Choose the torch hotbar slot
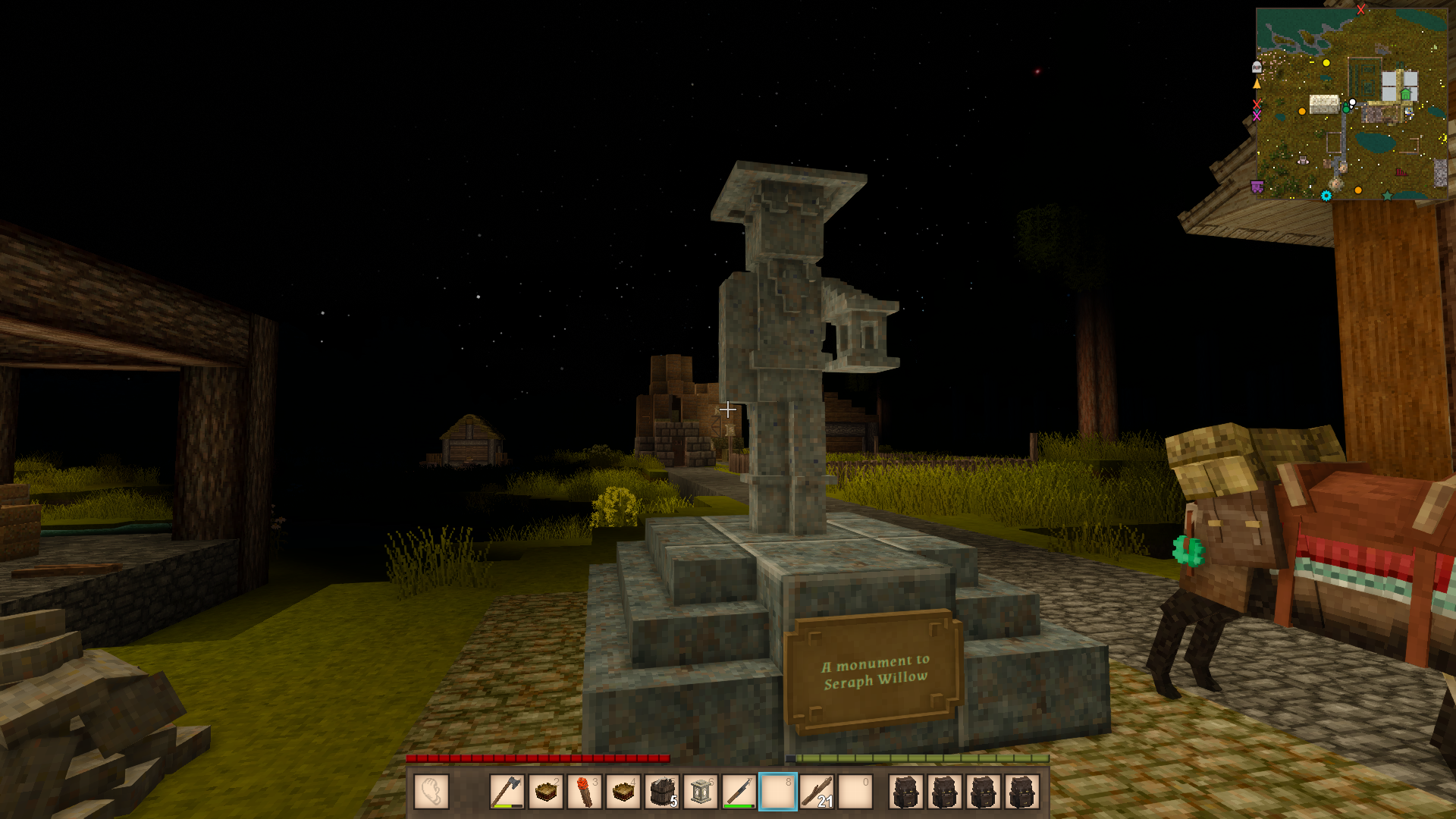The height and width of the screenshot is (819, 1456). point(585,792)
